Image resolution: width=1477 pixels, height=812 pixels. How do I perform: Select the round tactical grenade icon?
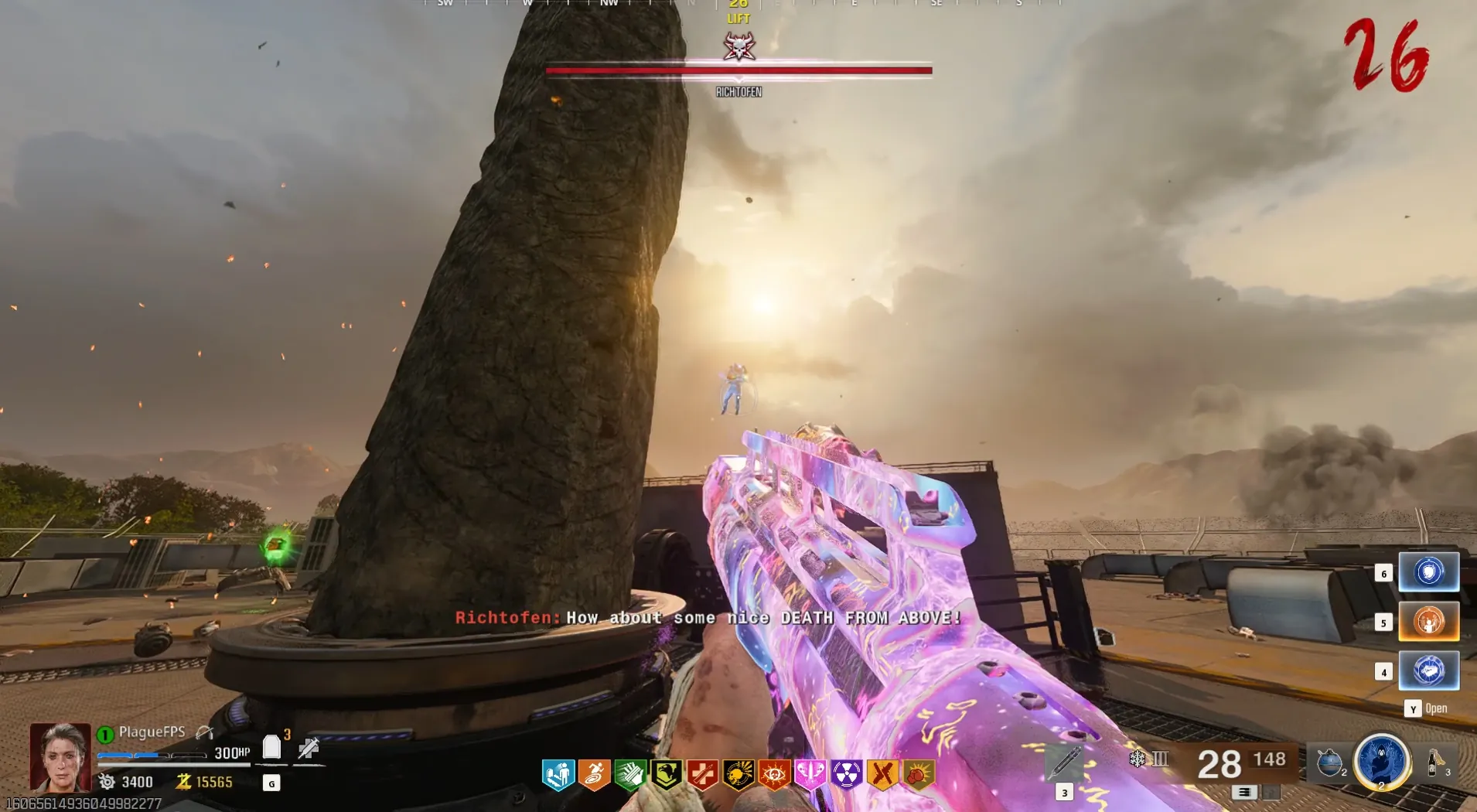1329,763
